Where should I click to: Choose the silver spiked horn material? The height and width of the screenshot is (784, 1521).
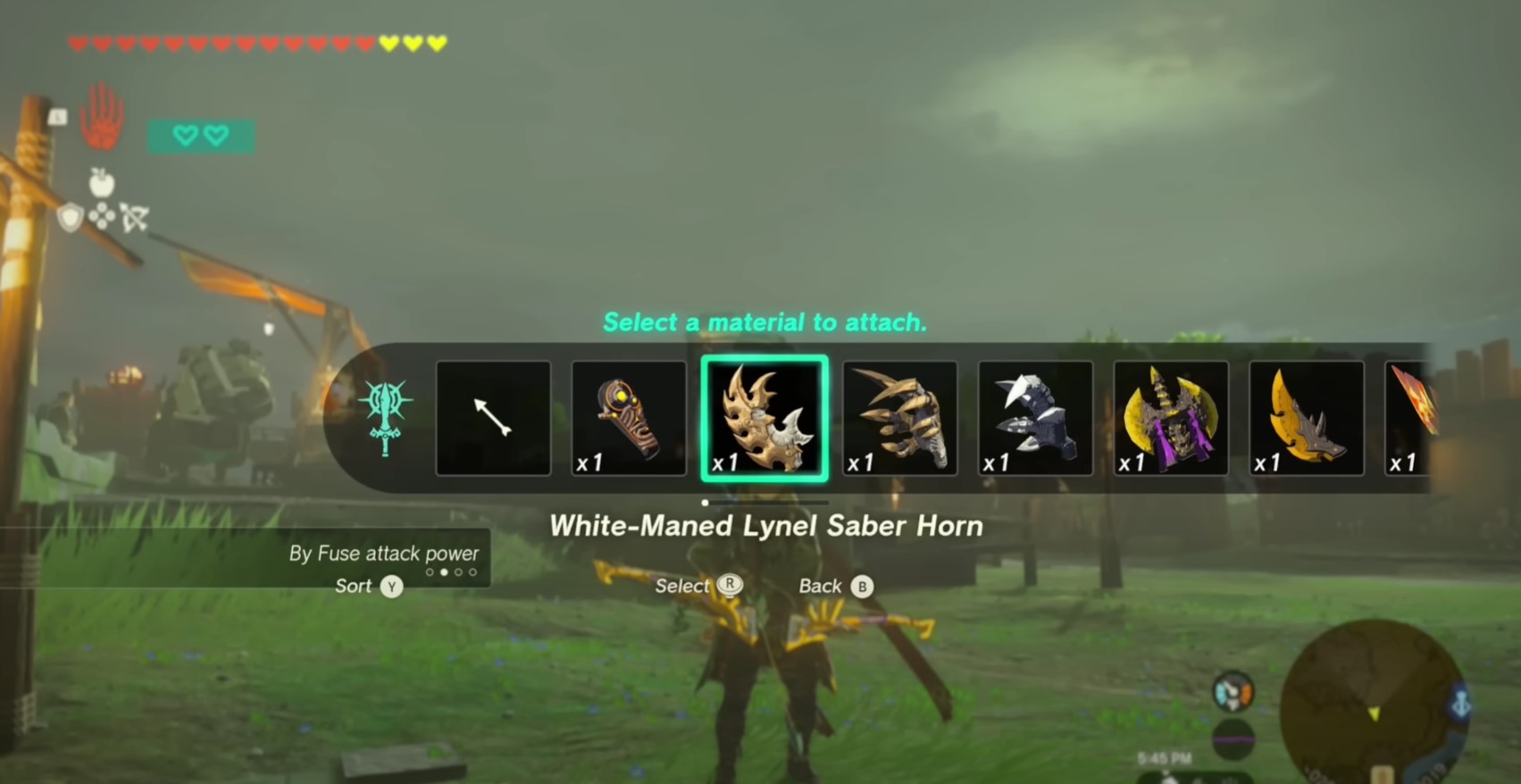coord(1035,418)
